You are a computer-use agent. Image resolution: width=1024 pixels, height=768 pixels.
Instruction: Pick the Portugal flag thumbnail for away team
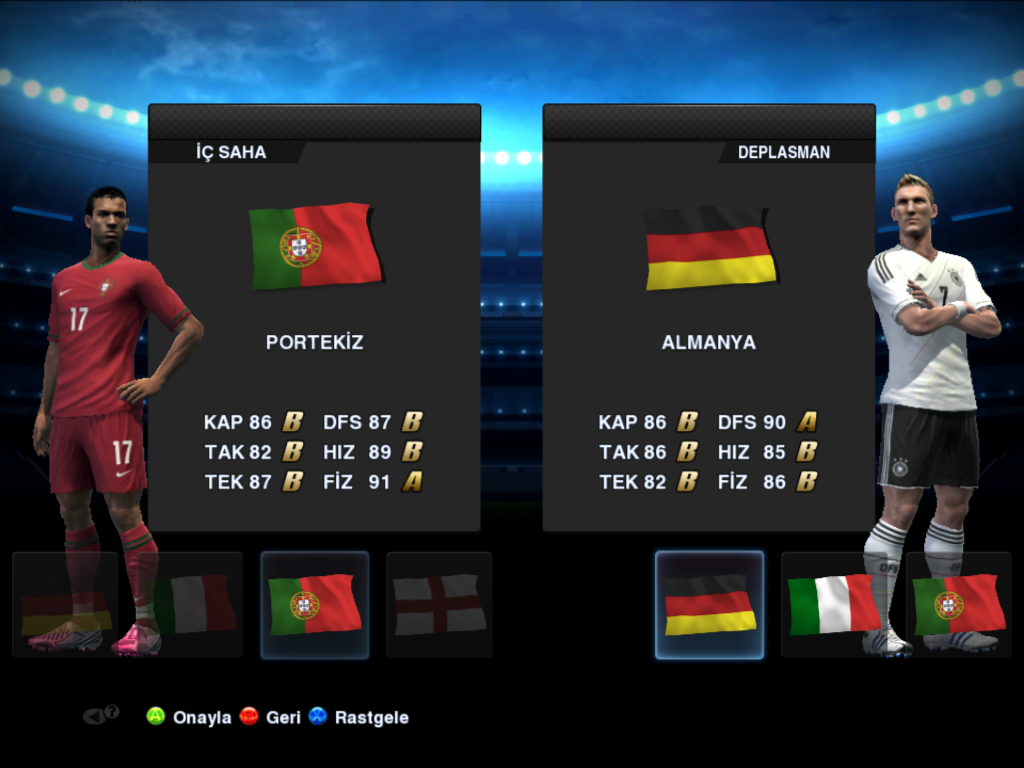pyautogui.click(x=959, y=604)
